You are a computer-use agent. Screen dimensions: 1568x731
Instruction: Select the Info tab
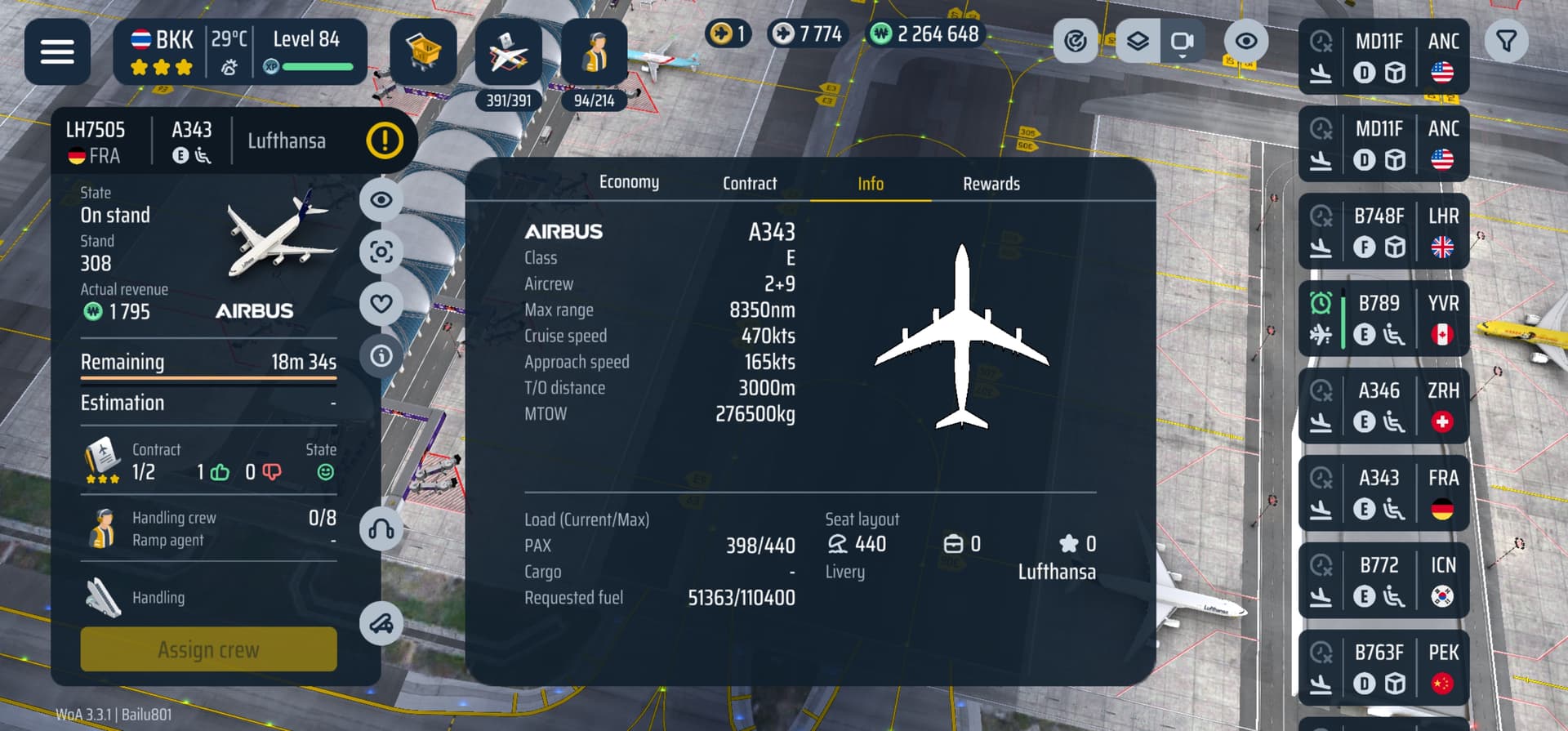871,184
